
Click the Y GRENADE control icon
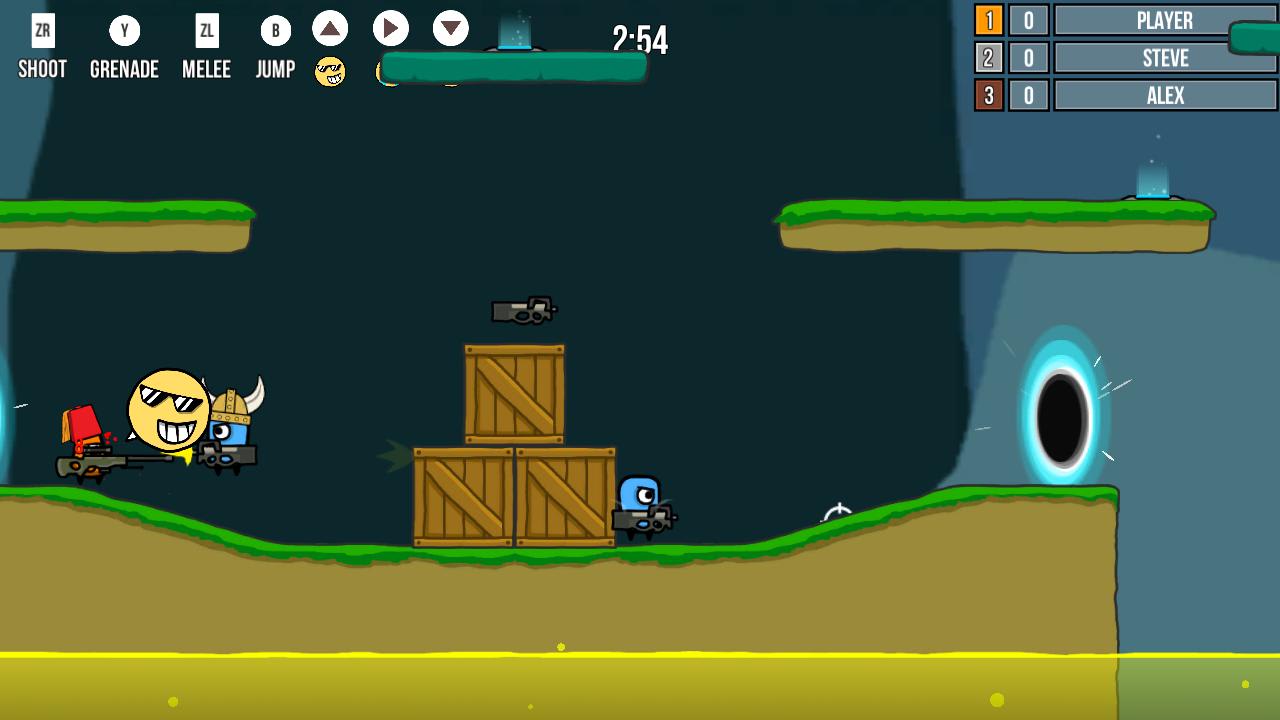[123, 30]
